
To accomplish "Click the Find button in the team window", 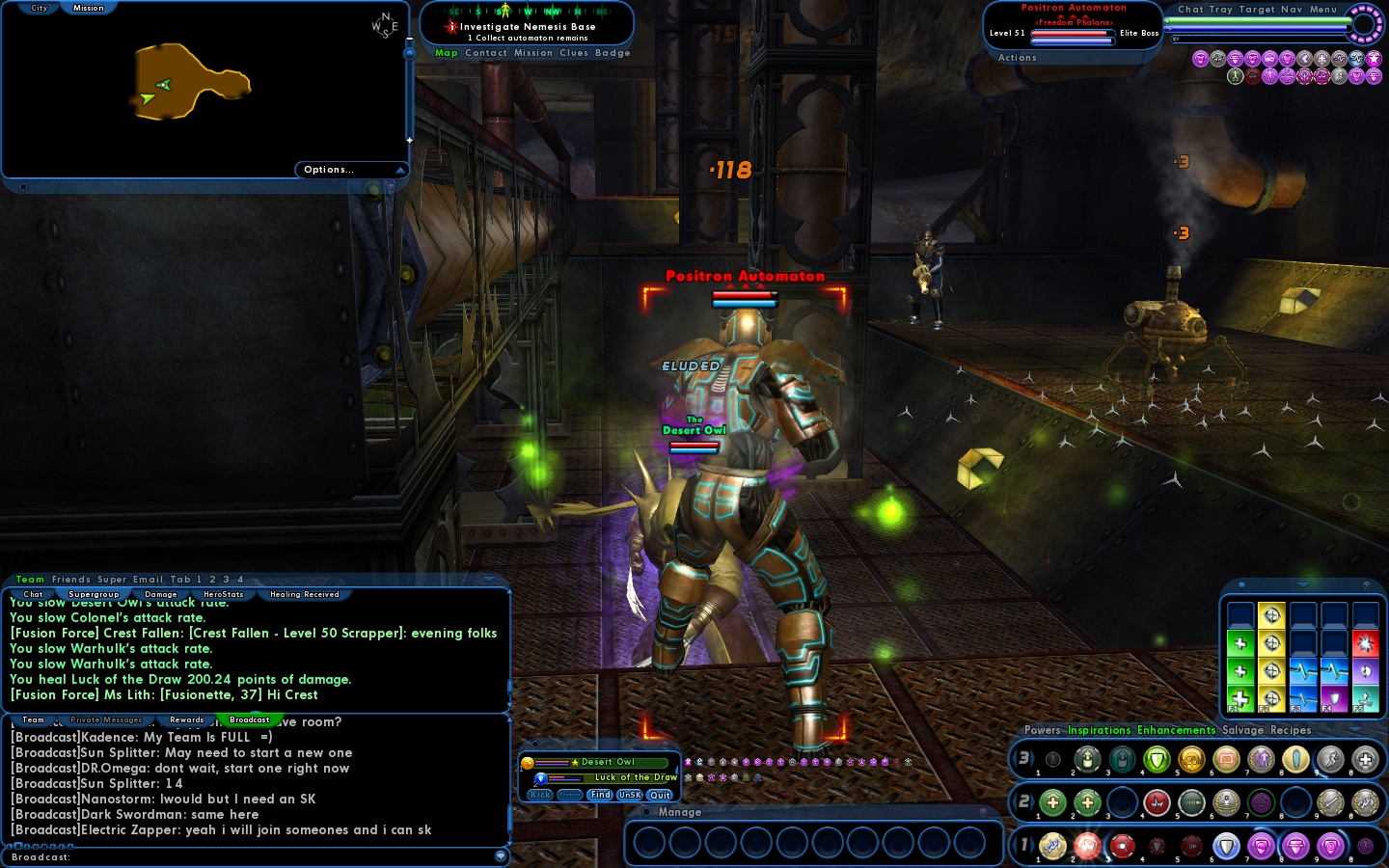I will (x=600, y=795).
